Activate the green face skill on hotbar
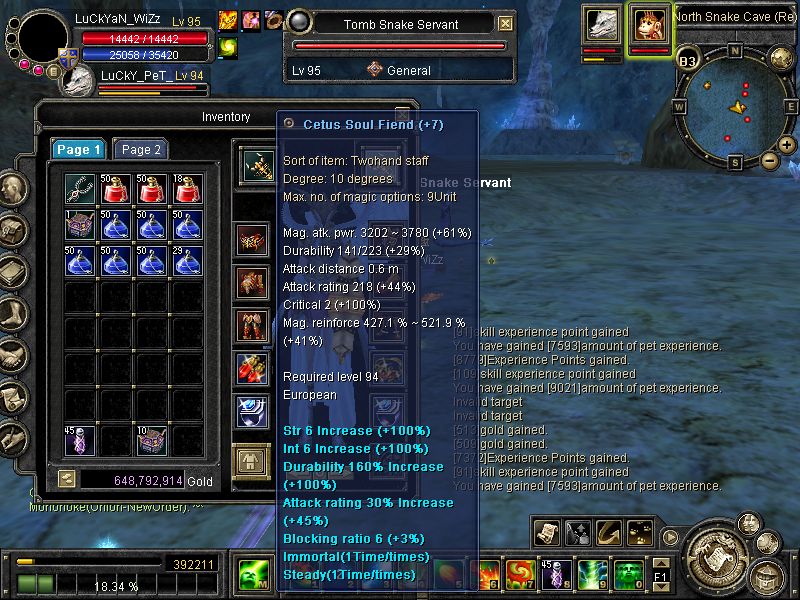This screenshot has width=800, height=600. 628,575
